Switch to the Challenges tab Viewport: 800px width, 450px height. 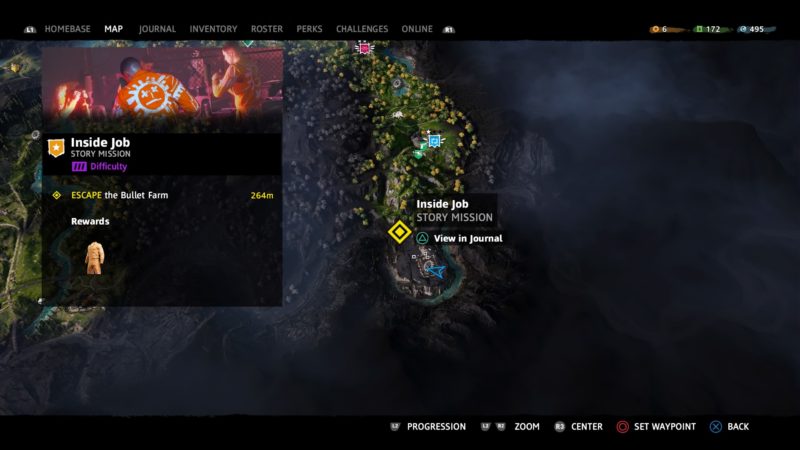(x=362, y=29)
